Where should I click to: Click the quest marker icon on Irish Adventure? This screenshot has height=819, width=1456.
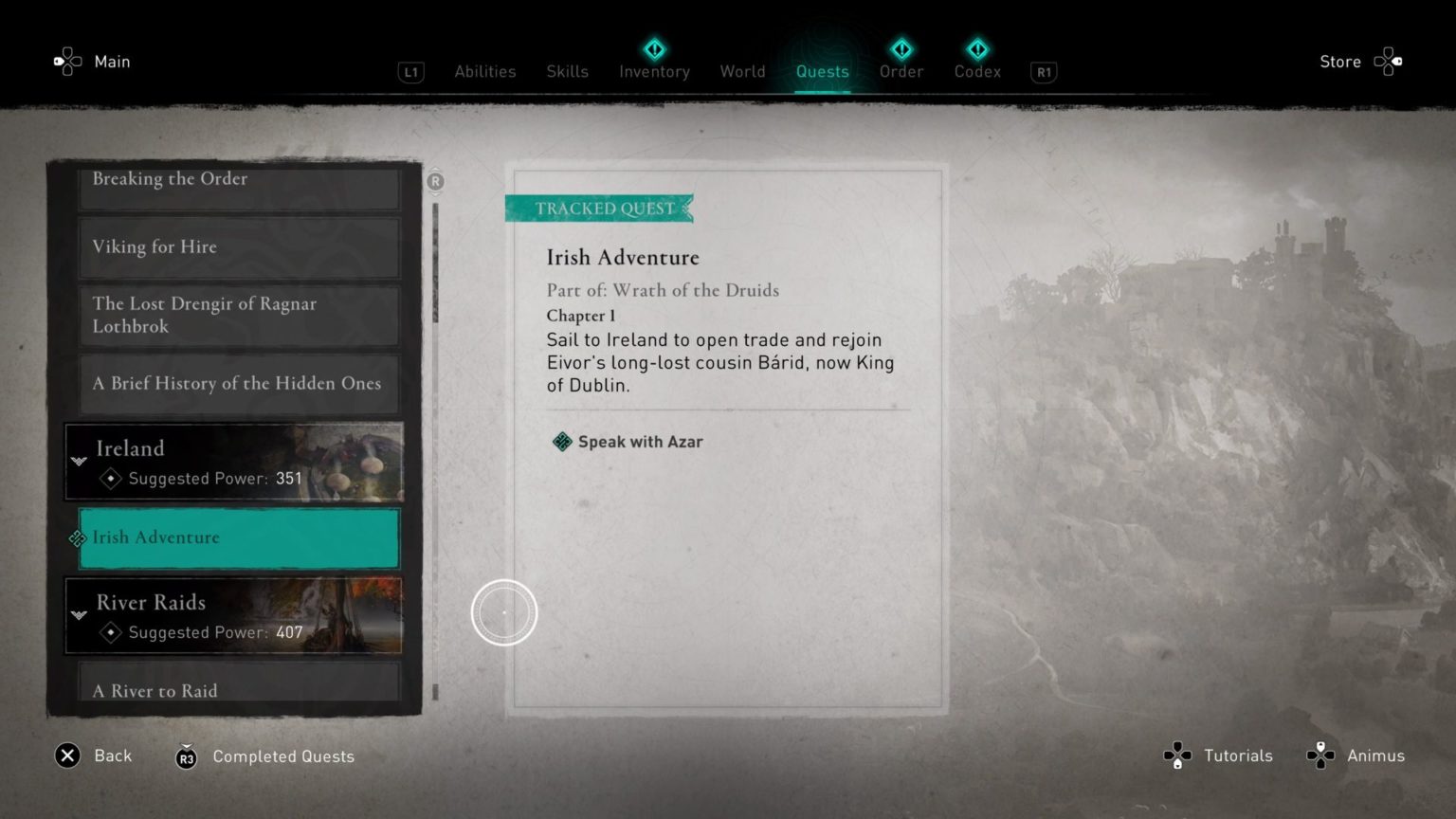(77, 538)
